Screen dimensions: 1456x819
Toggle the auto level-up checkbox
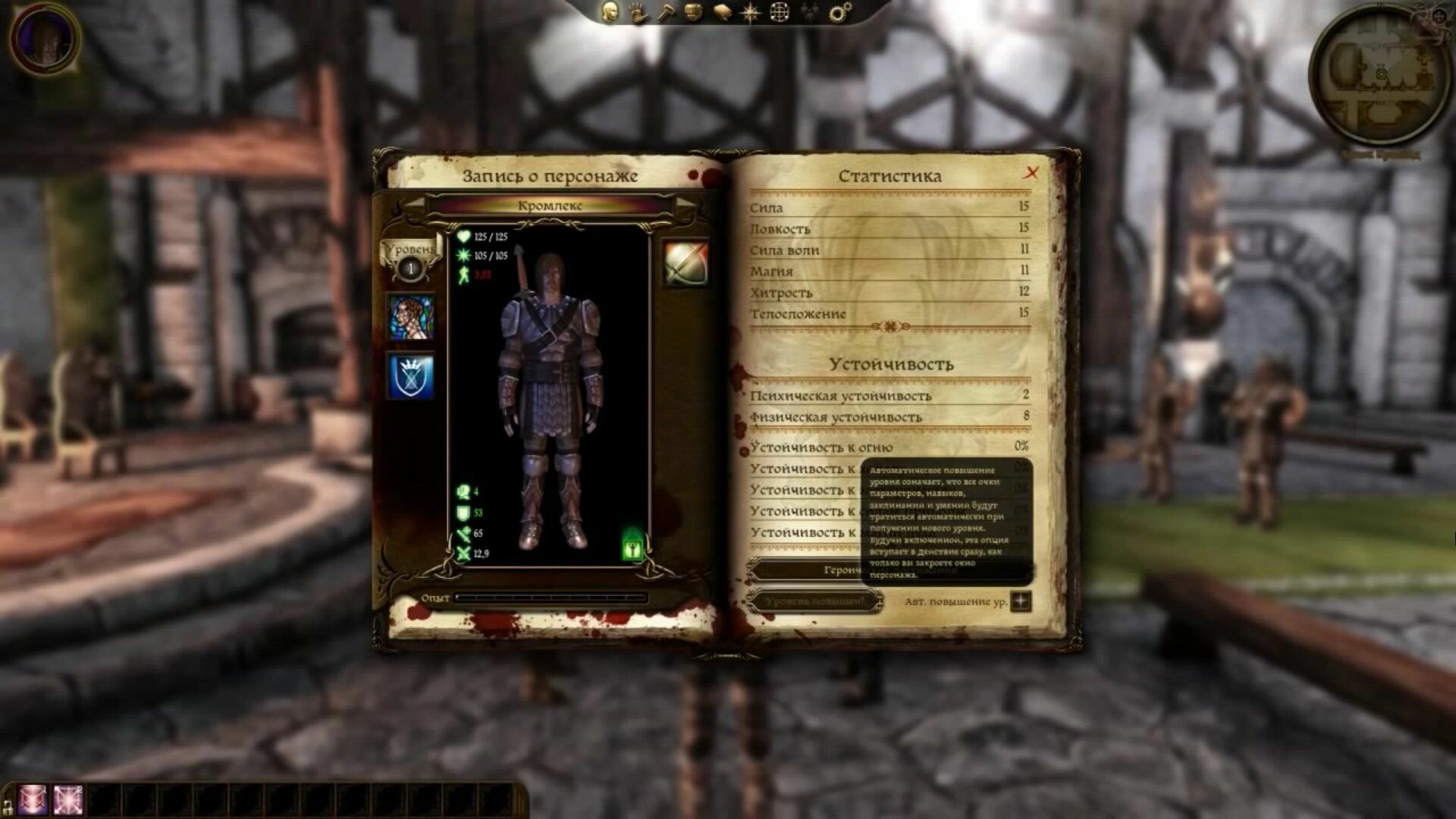(x=1021, y=601)
